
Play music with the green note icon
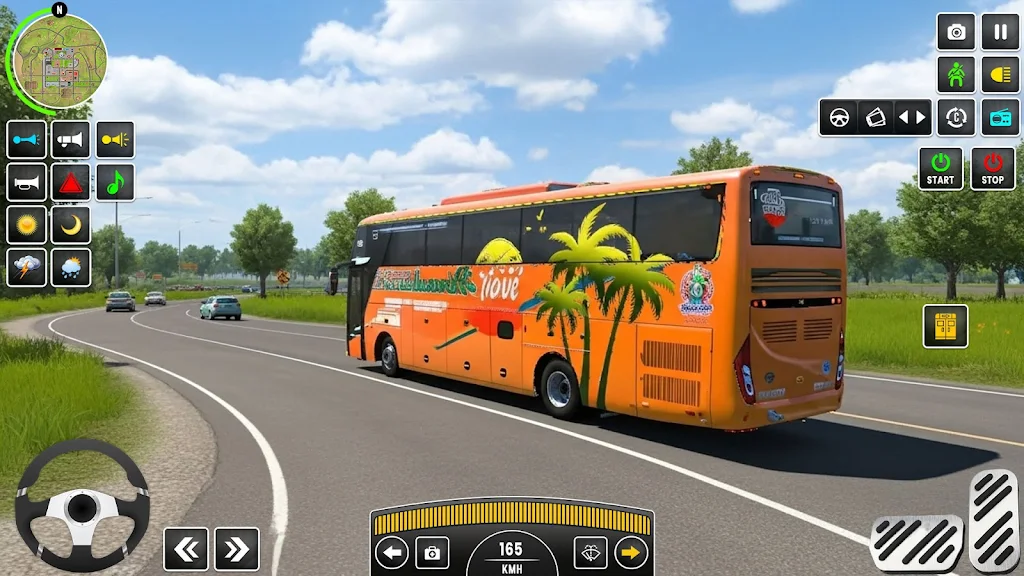[x=115, y=183]
